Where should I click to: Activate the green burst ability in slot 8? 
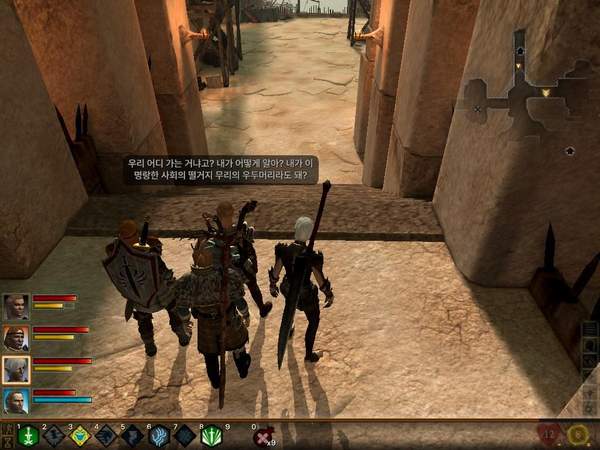[x=211, y=436]
